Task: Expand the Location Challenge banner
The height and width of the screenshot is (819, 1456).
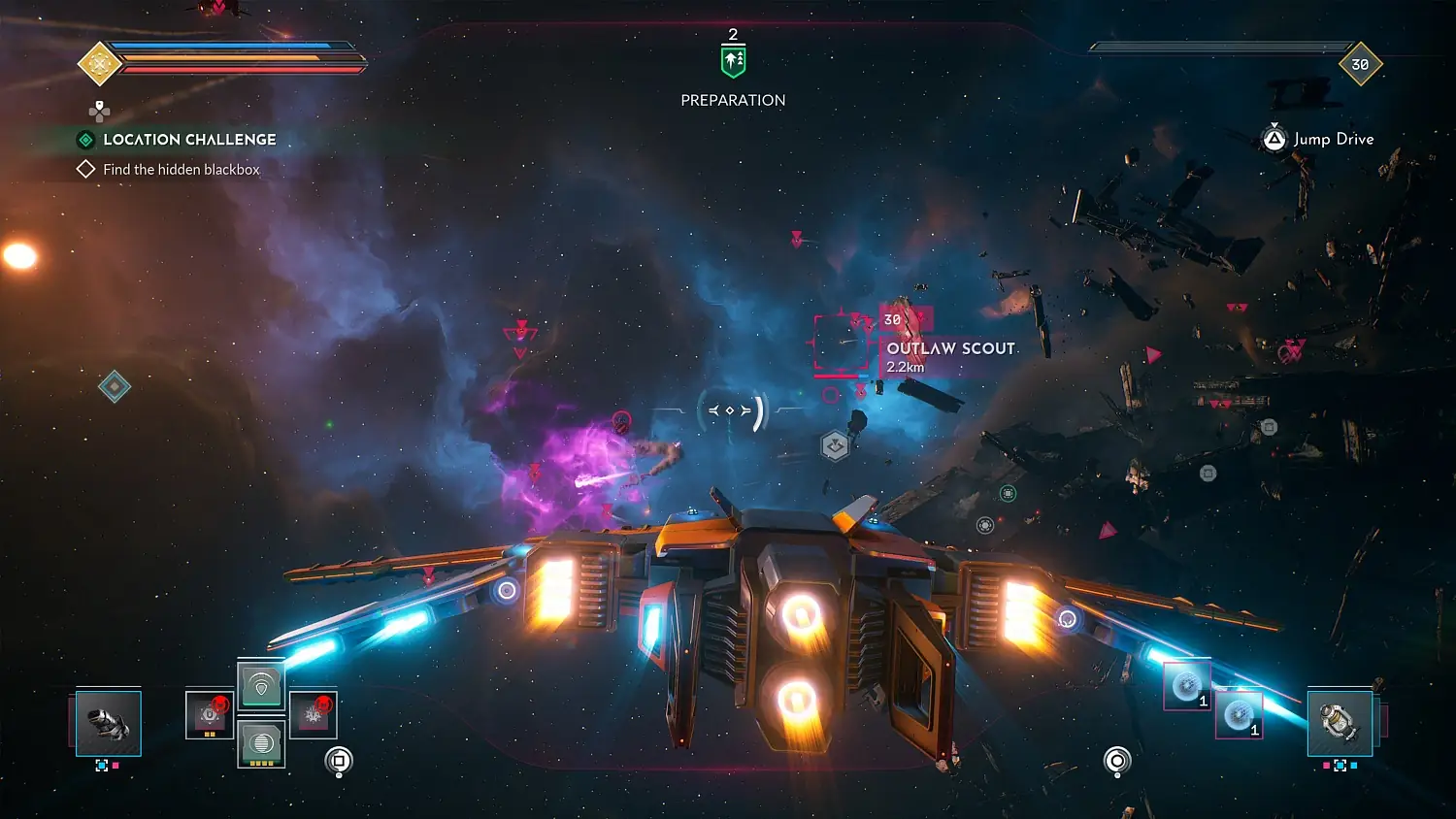Action: (189, 139)
